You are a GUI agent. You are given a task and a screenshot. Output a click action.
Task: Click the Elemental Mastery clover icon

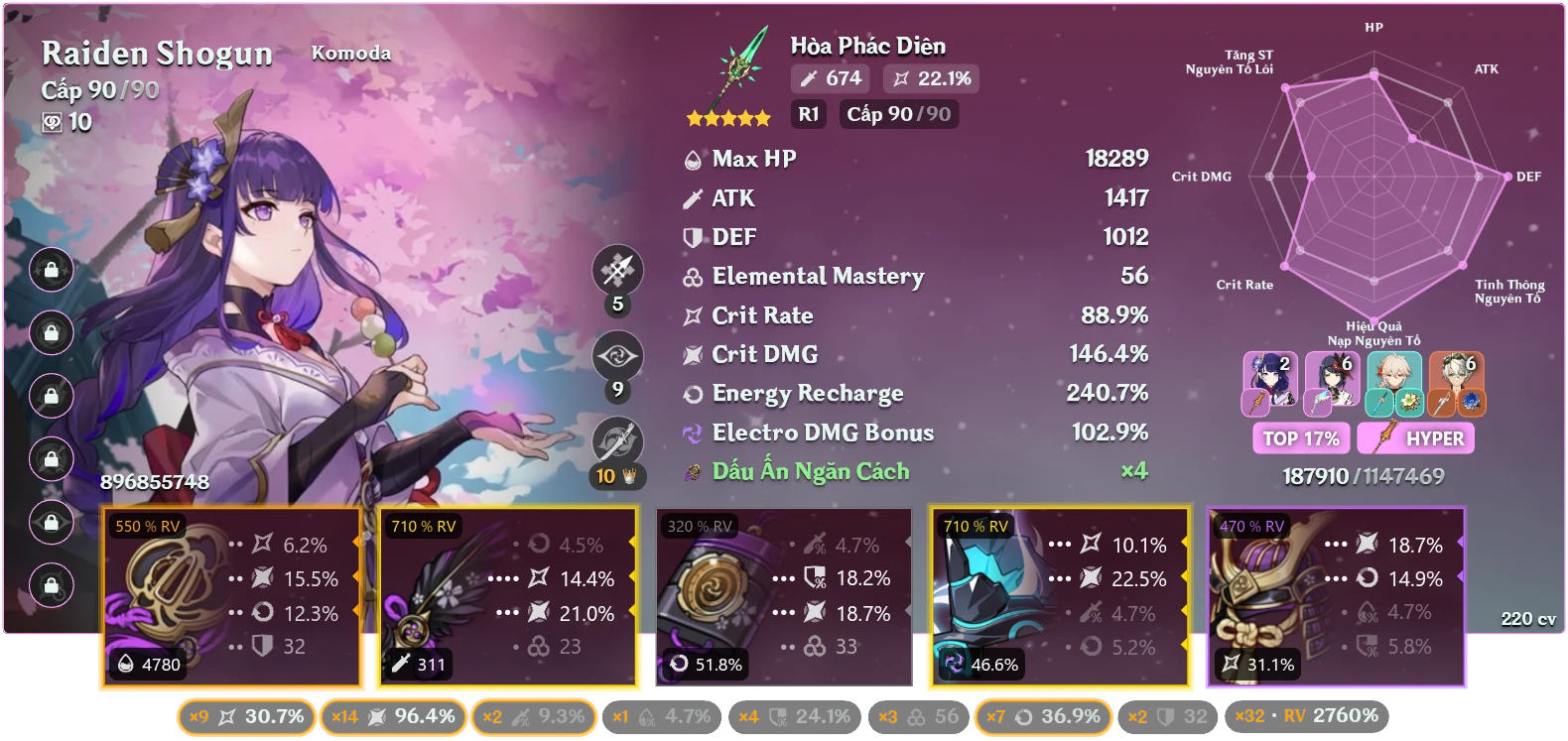693,277
